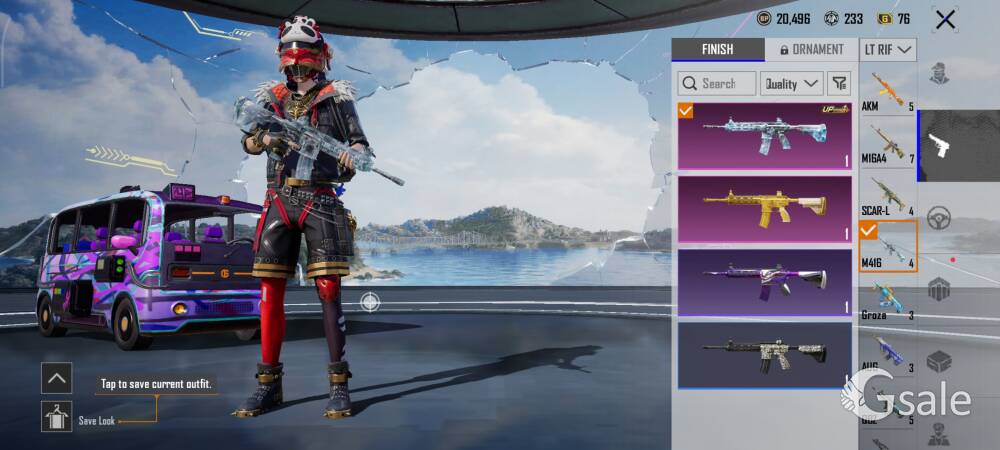Switch to the Finish tab
Image resolution: width=1000 pixels, height=450 pixels.
point(717,49)
